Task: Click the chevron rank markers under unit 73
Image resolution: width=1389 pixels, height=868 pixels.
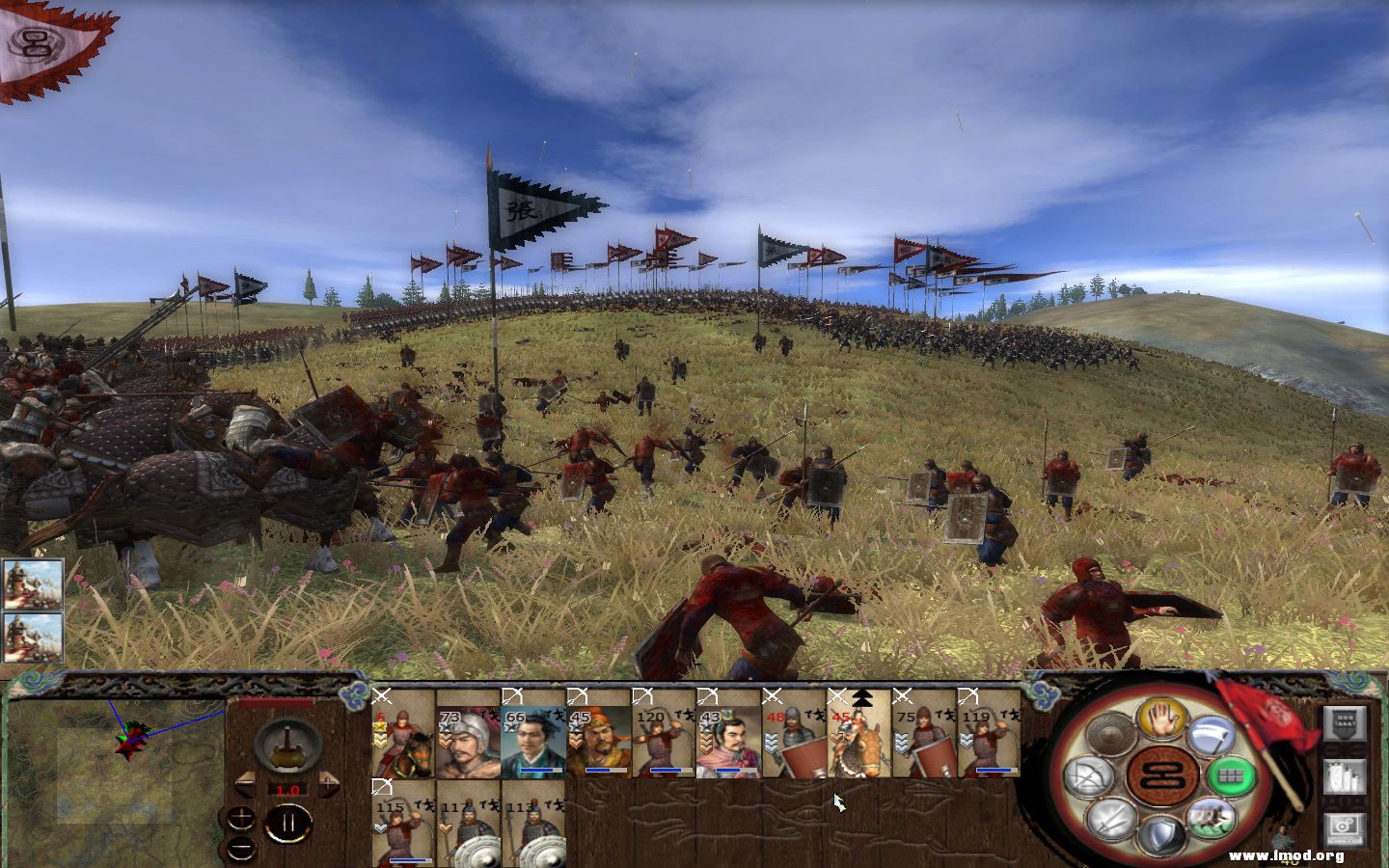Action: [446, 738]
